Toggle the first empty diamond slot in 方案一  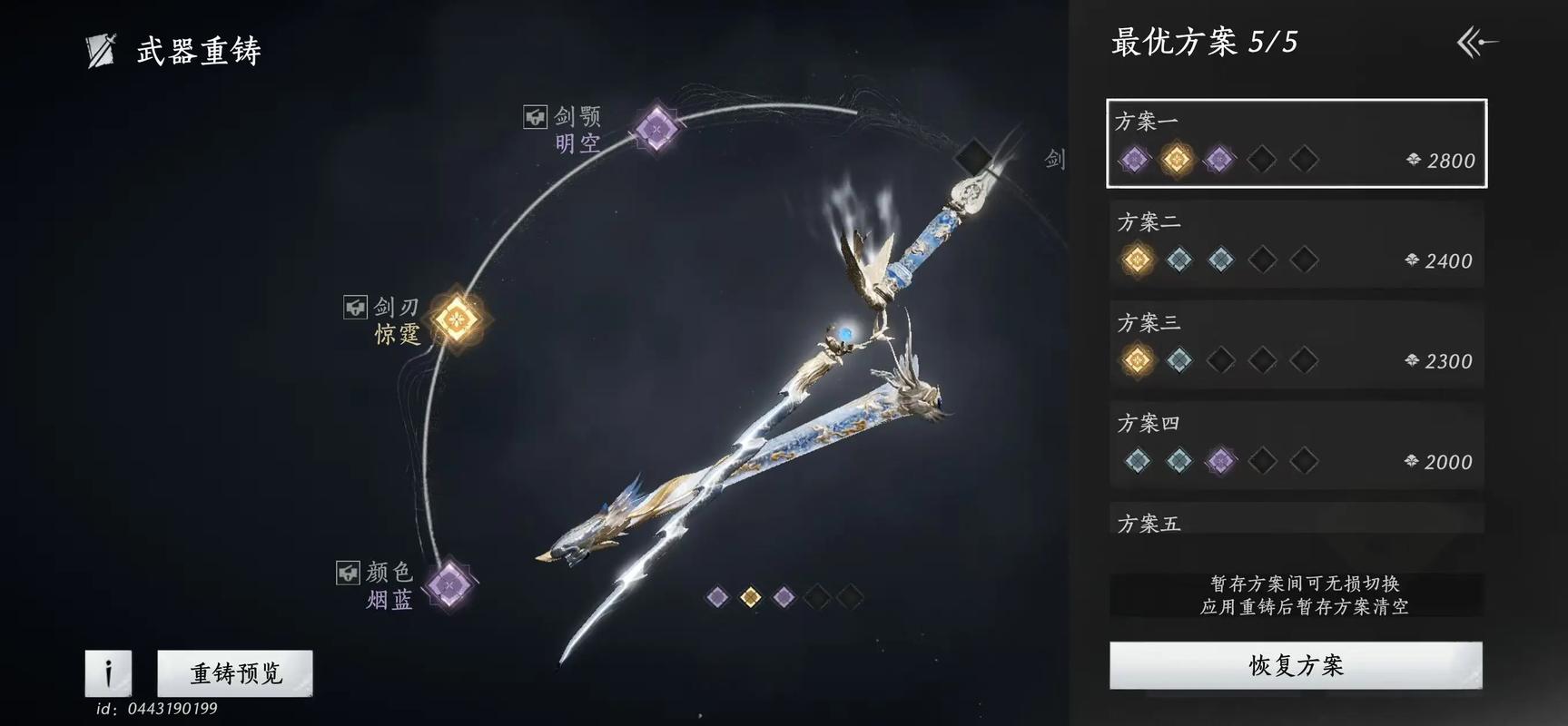[x=1263, y=159]
